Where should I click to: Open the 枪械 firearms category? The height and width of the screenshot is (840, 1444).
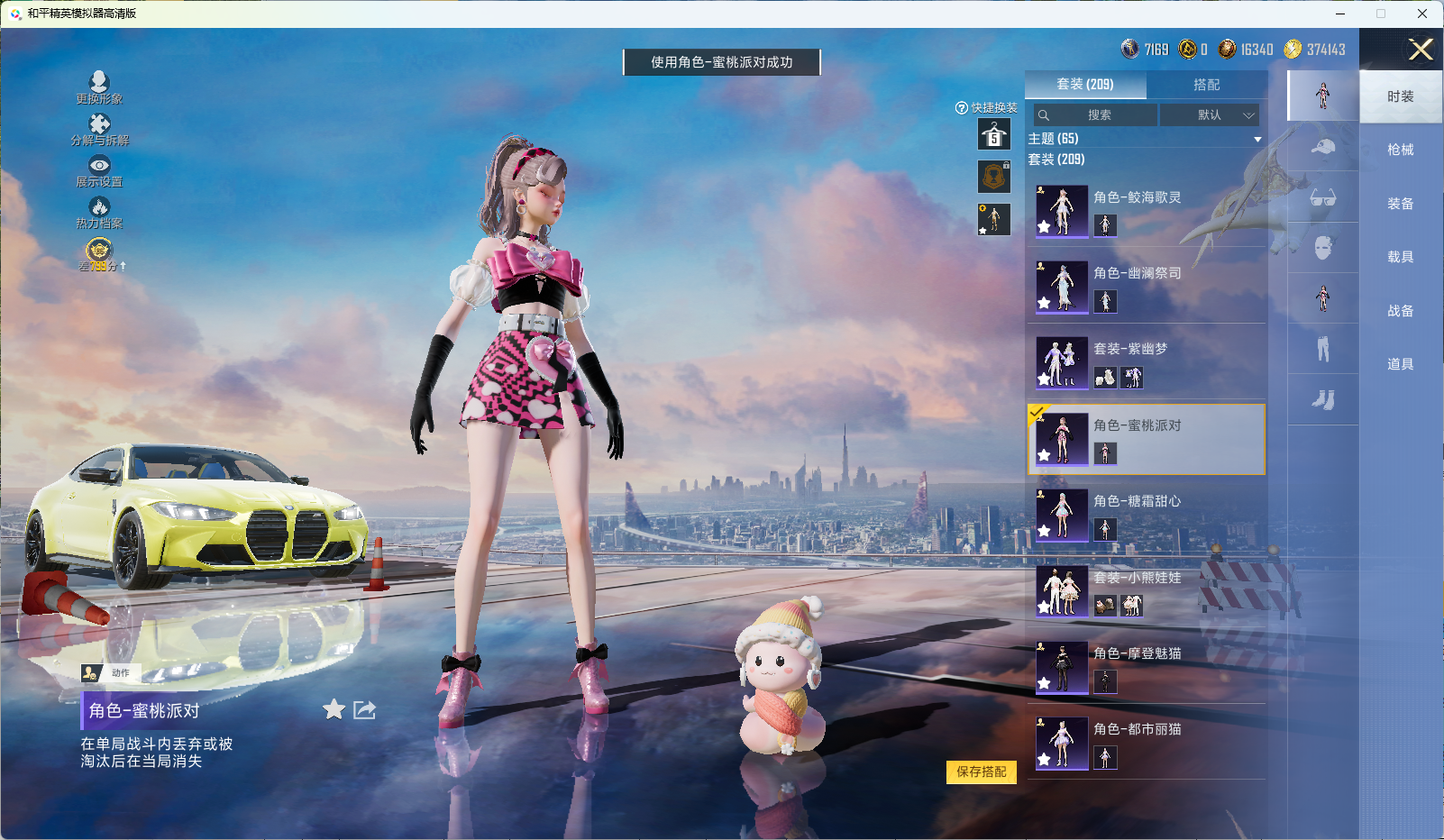coord(1400,151)
